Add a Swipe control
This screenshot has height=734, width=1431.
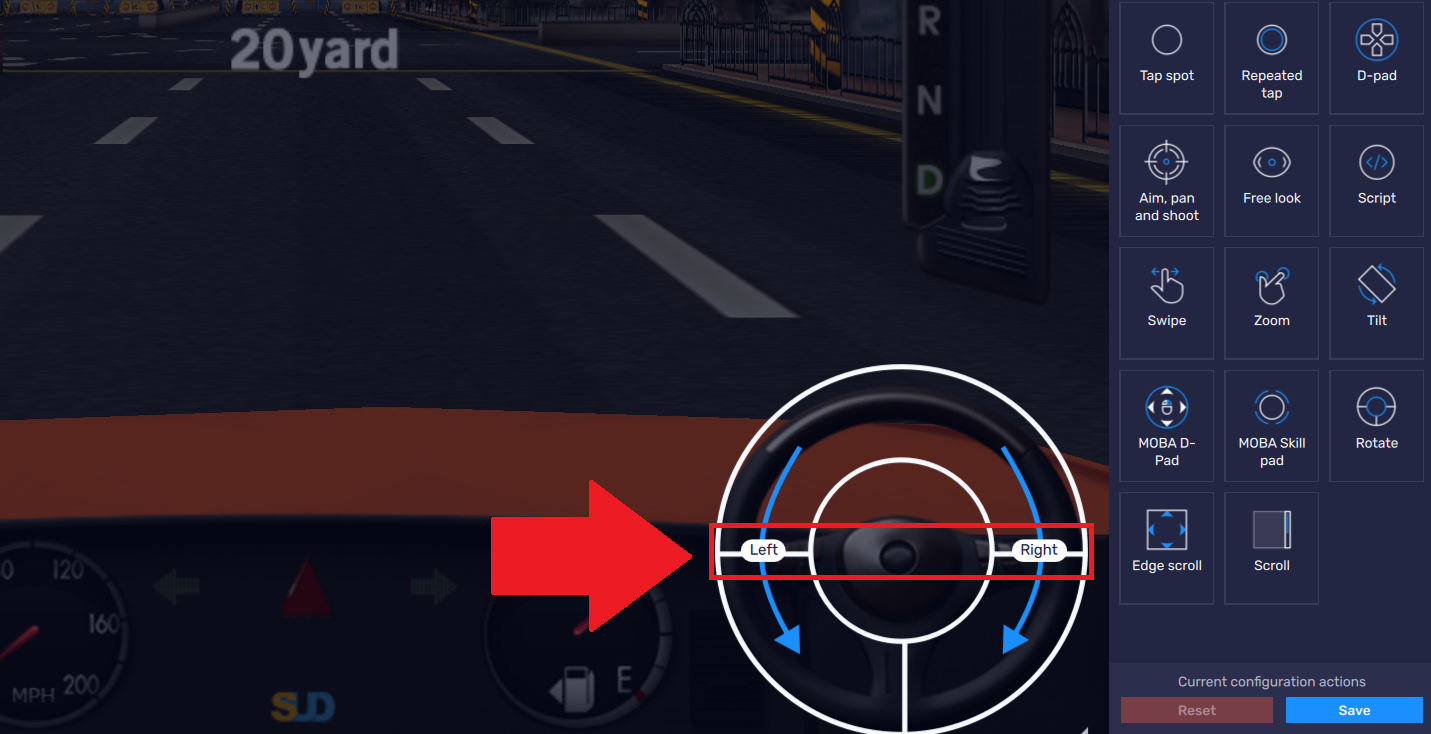(1166, 303)
